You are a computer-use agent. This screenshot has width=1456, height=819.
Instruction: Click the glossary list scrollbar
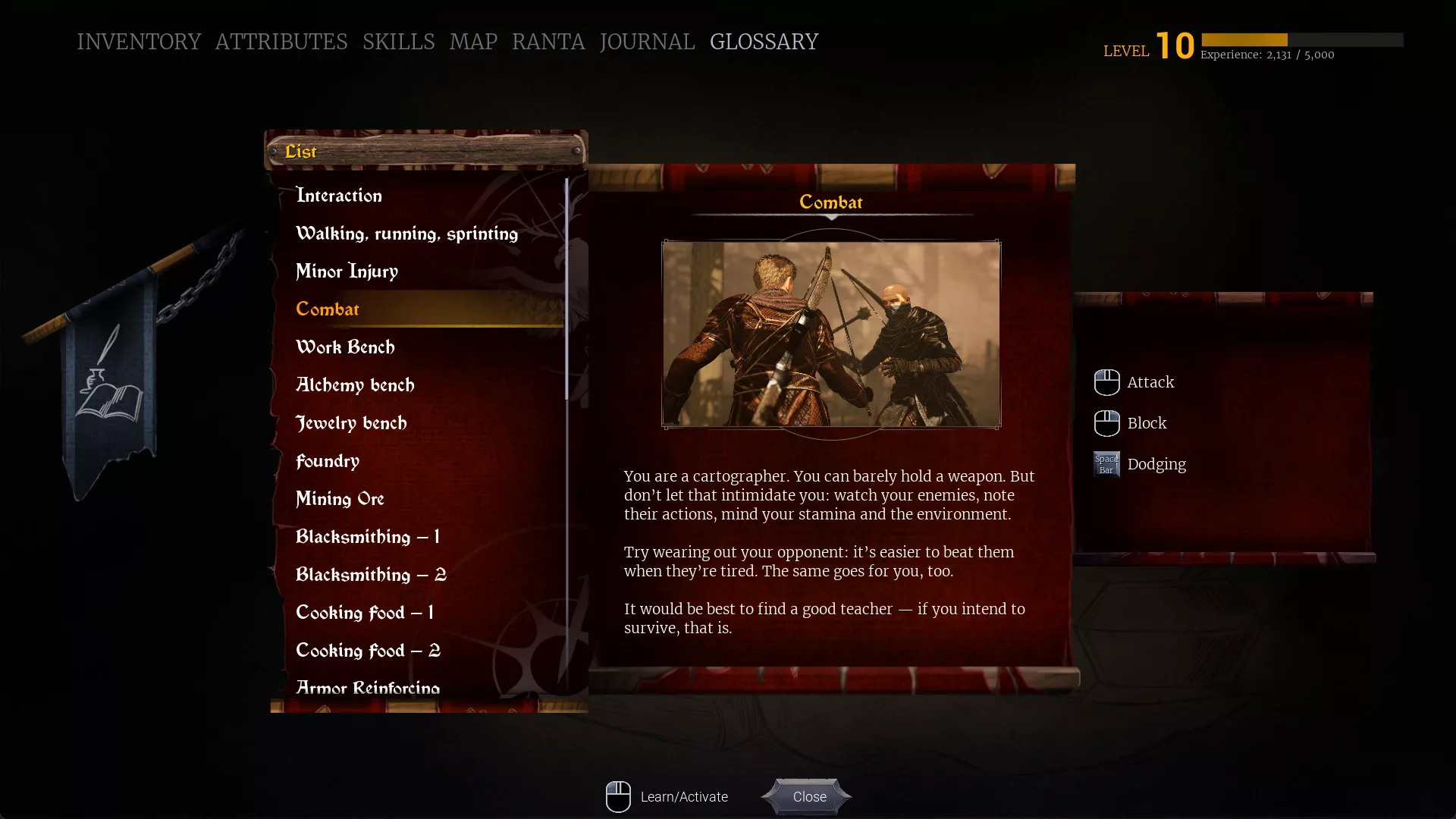[566, 288]
